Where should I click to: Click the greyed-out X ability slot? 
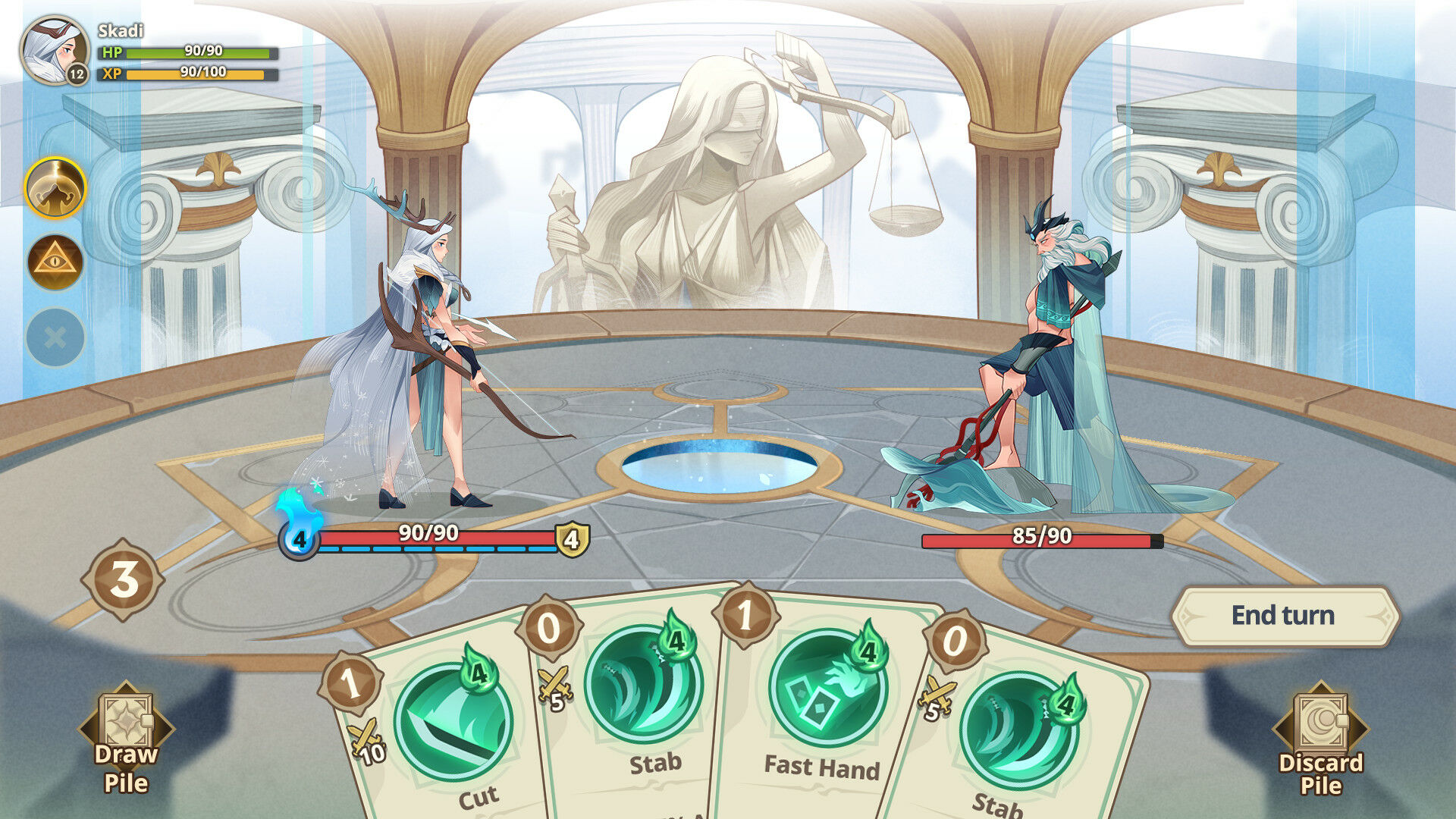pos(55,337)
